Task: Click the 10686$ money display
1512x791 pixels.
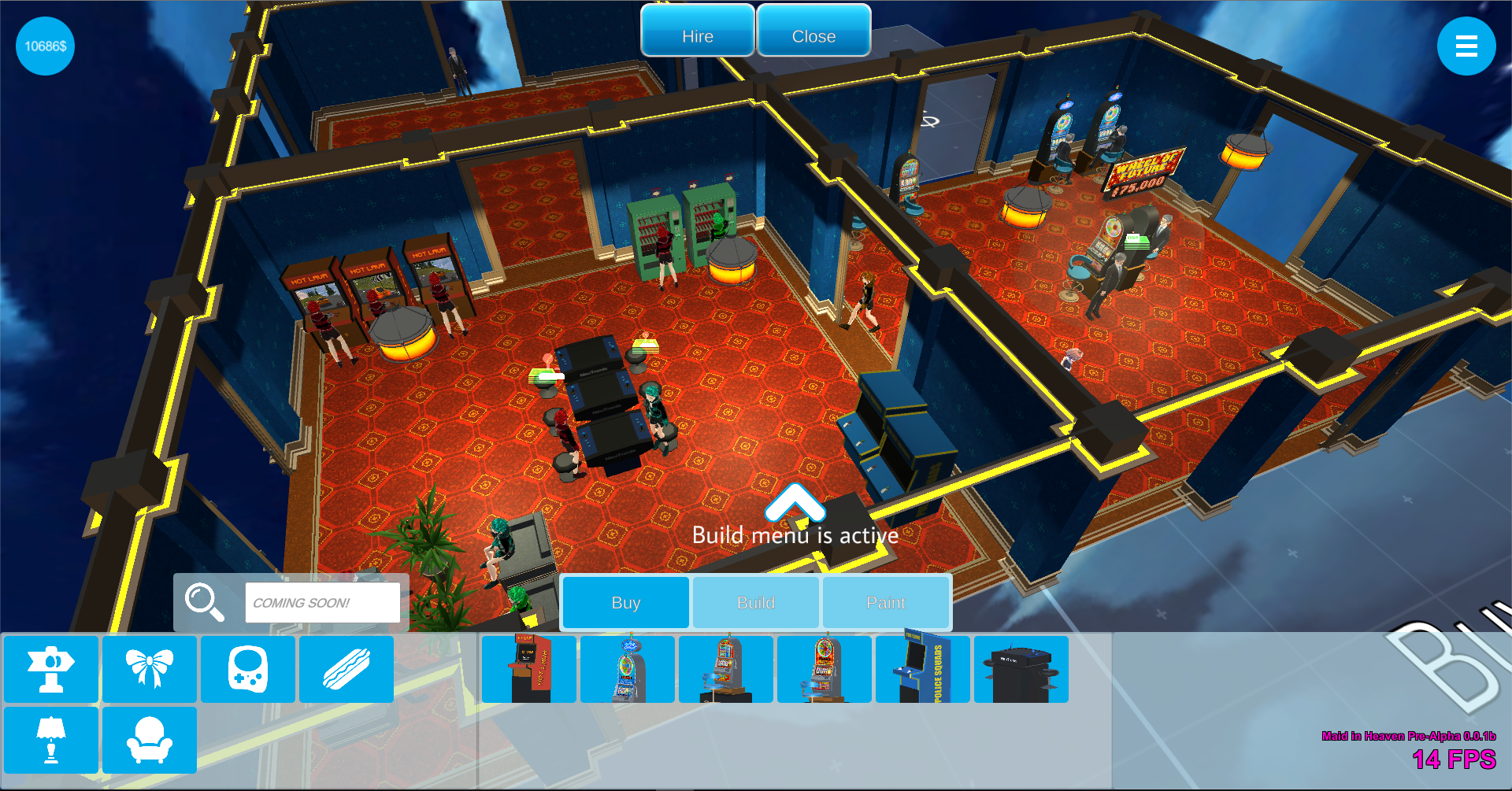Action: (x=44, y=46)
